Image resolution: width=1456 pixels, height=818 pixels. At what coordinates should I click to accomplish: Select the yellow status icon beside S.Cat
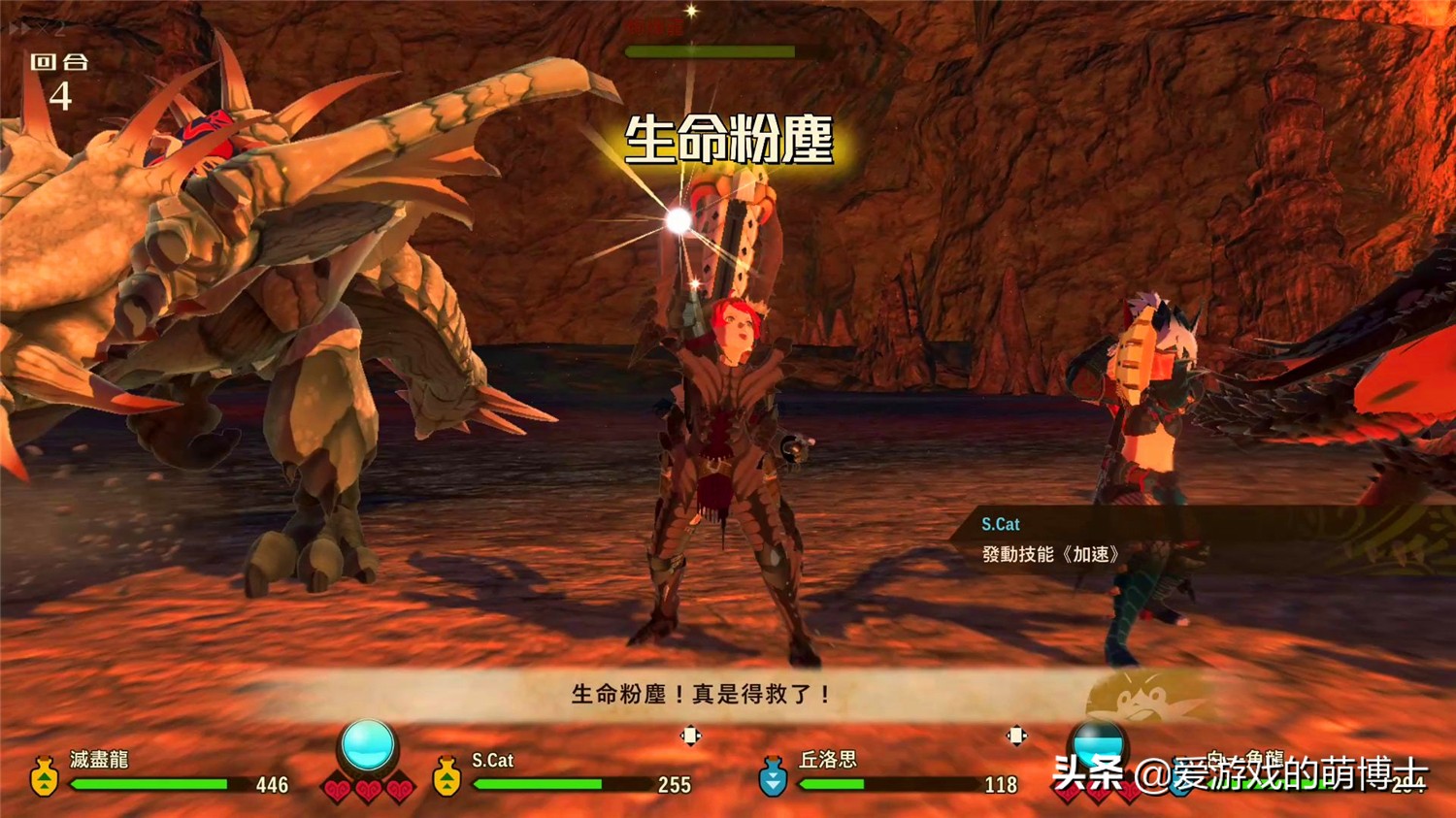pyautogui.click(x=447, y=776)
